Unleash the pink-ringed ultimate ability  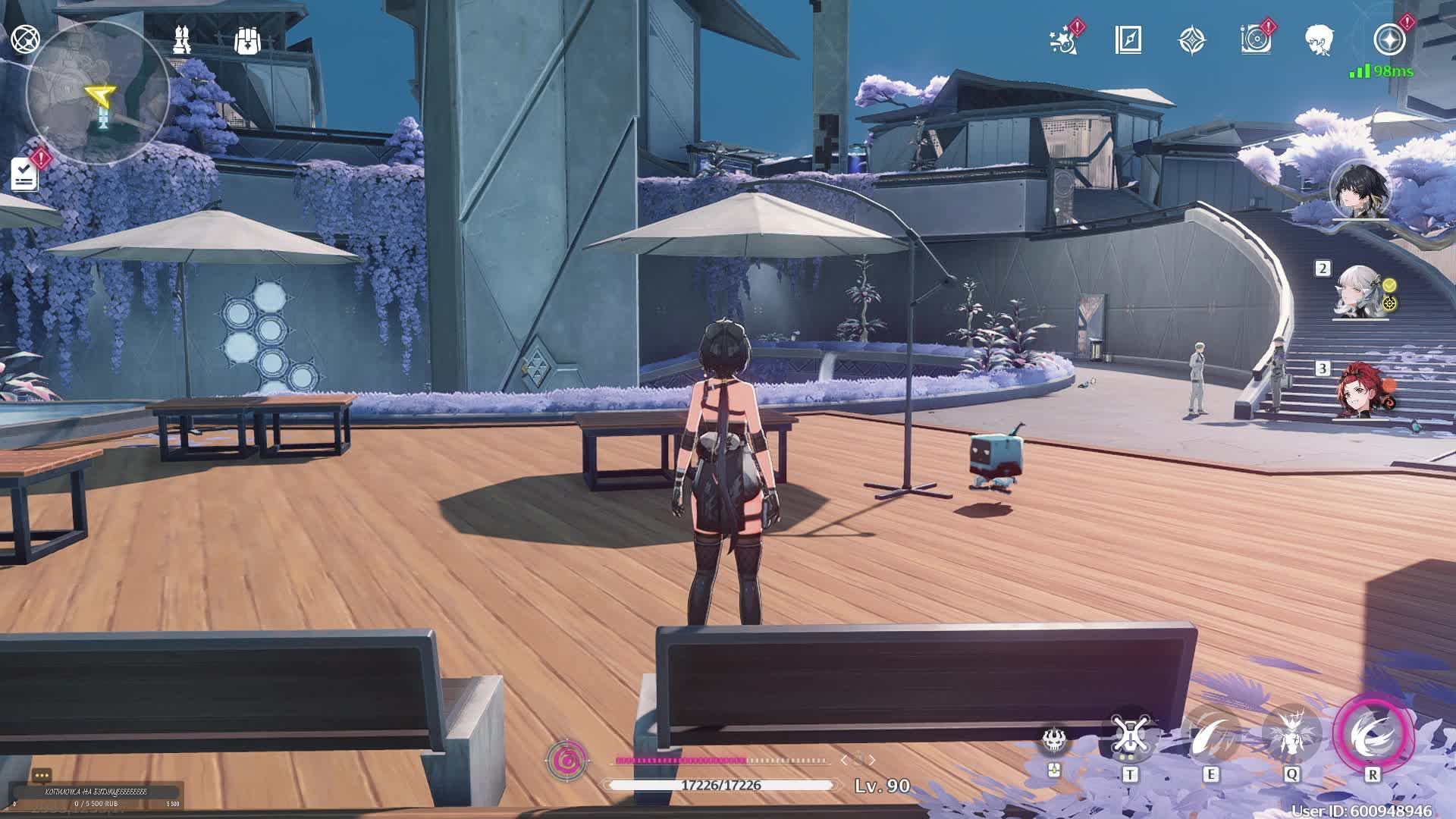(1373, 734)
